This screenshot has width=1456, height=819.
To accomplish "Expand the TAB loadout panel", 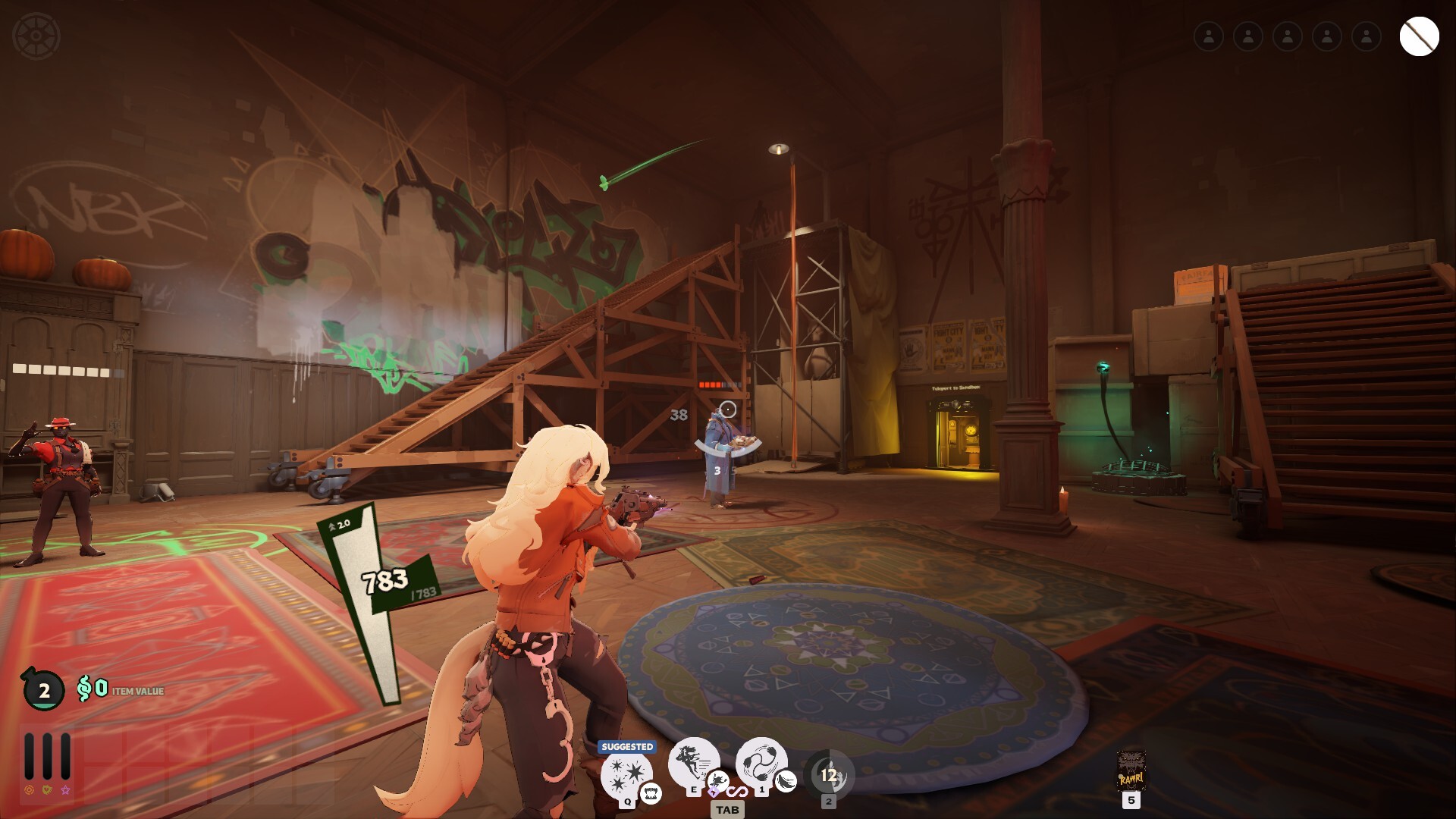I will 728,810.
